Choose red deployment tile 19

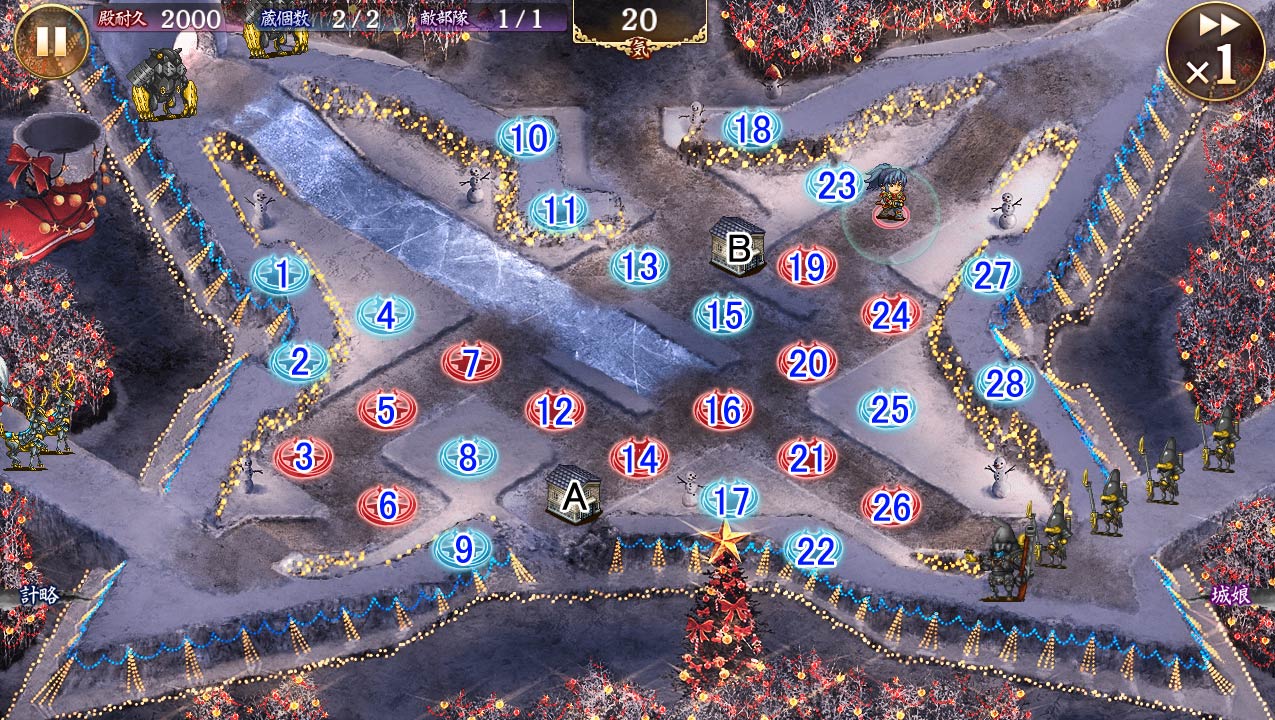[x=806, y=267]
